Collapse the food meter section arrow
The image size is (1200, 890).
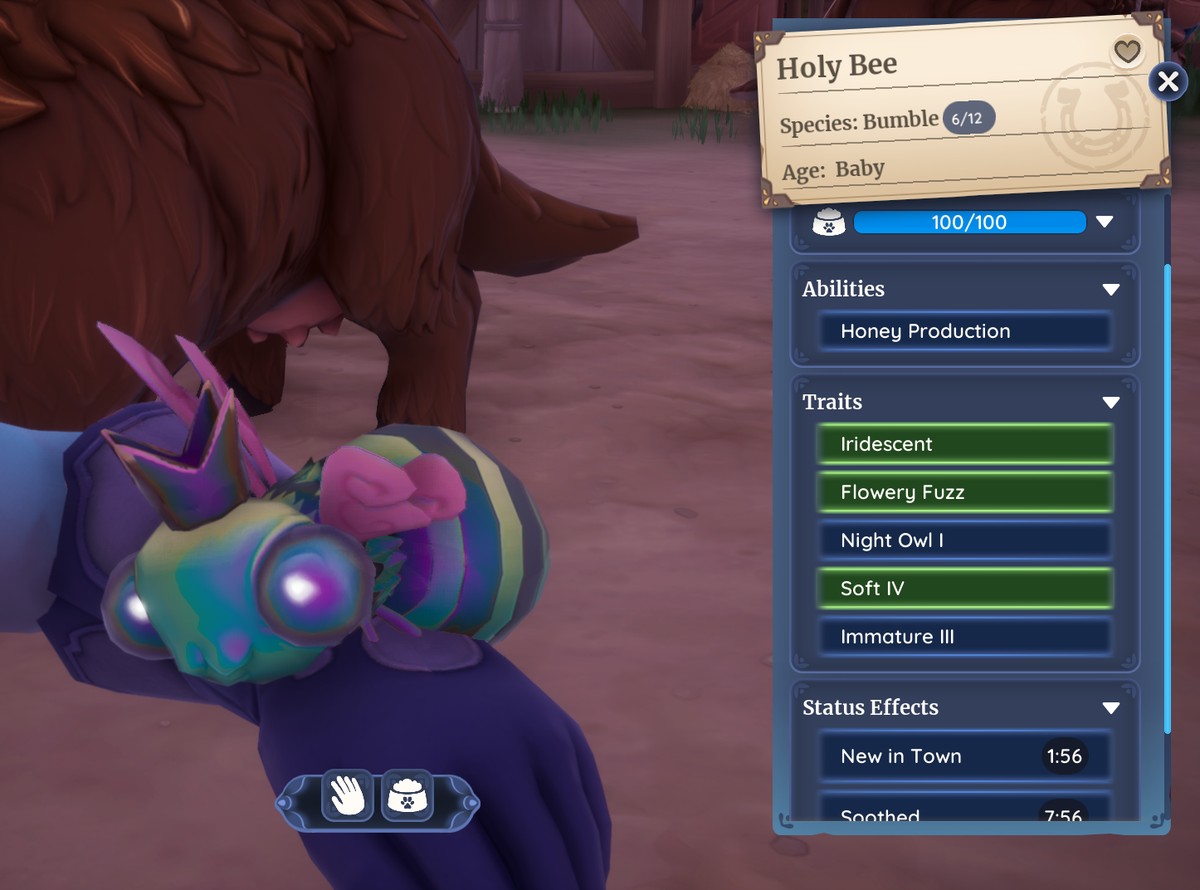pos(1104,222)
